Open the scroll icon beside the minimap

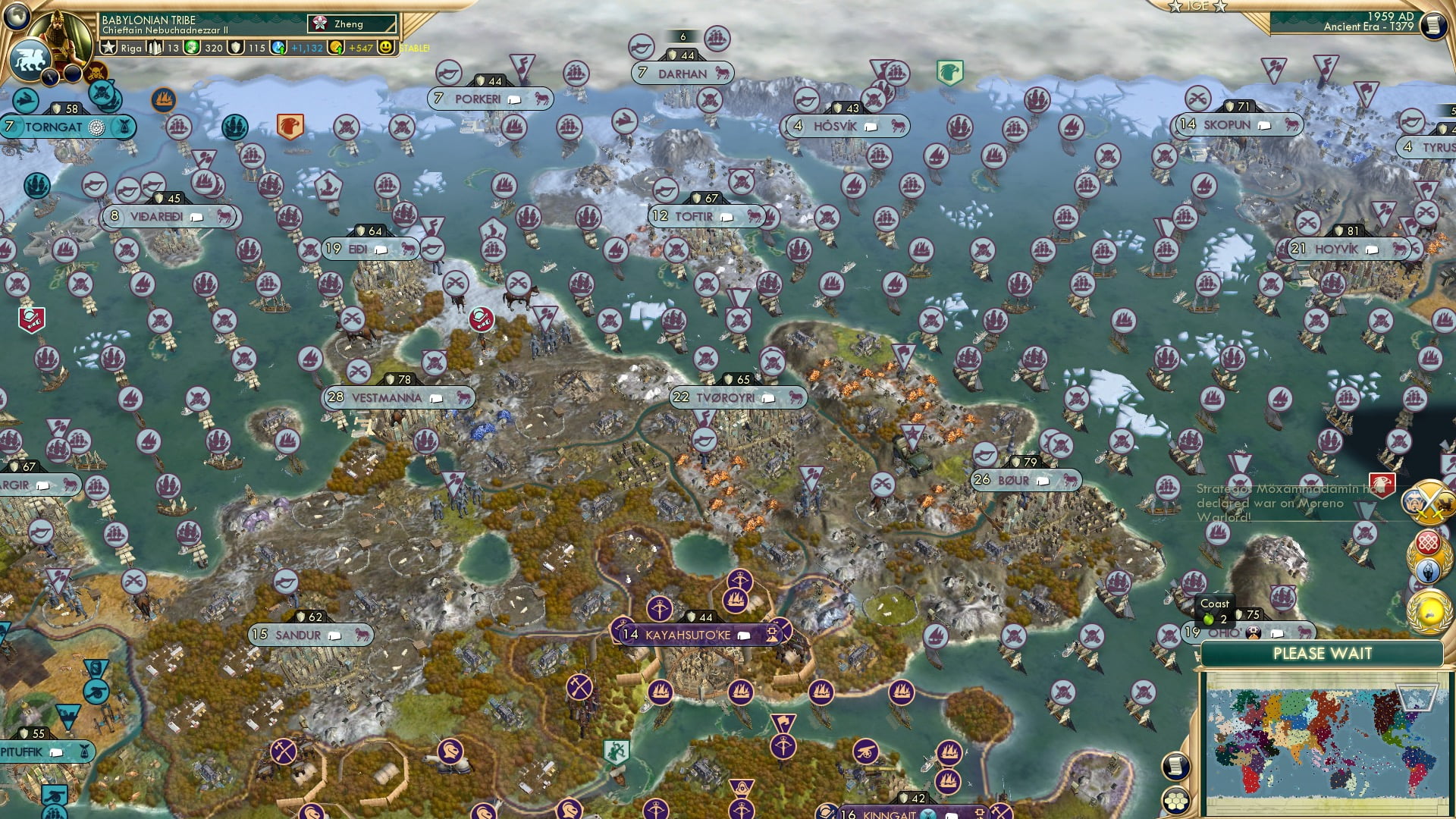(x=1174, y=766)
